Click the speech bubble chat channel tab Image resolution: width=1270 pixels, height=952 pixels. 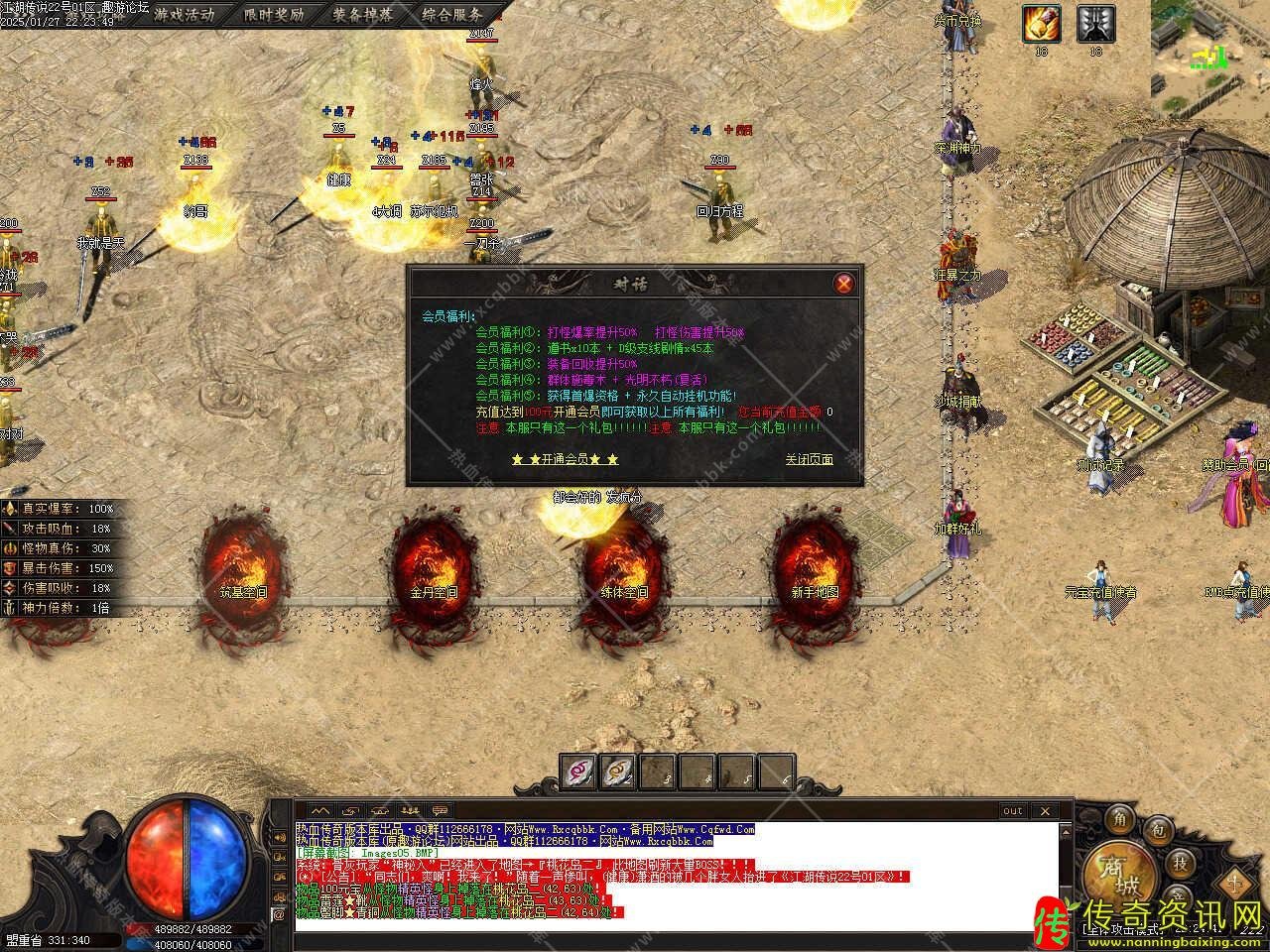[438, 810]
